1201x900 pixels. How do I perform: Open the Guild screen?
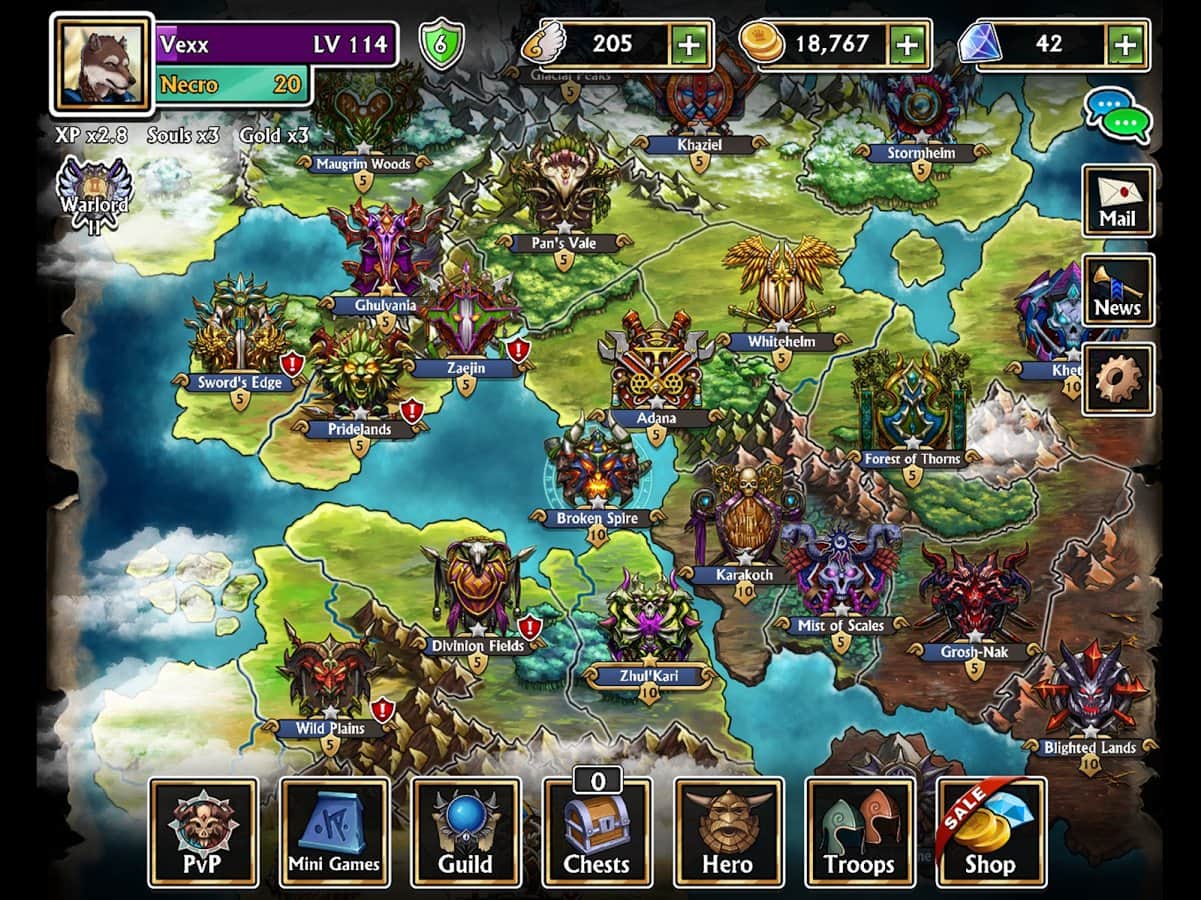coord(466,832)
